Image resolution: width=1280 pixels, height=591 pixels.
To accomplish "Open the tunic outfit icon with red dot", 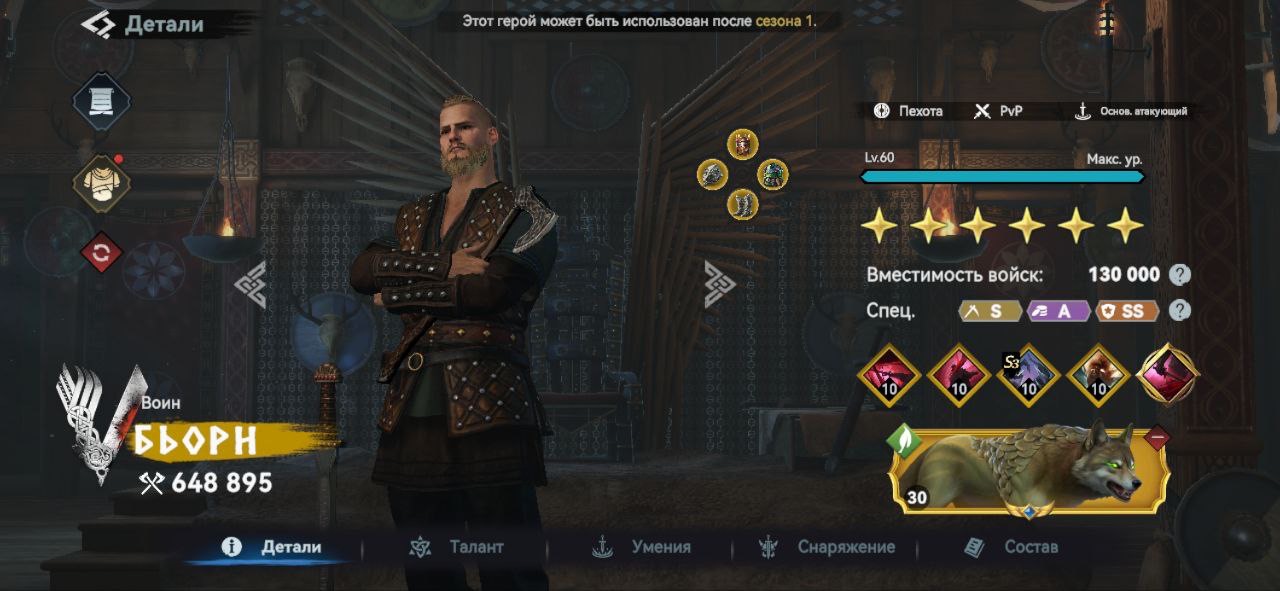I will [101, 185].
